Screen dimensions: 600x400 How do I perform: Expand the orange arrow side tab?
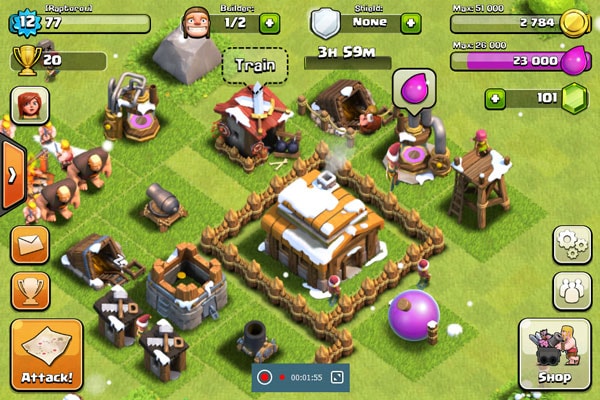(12, 174)
